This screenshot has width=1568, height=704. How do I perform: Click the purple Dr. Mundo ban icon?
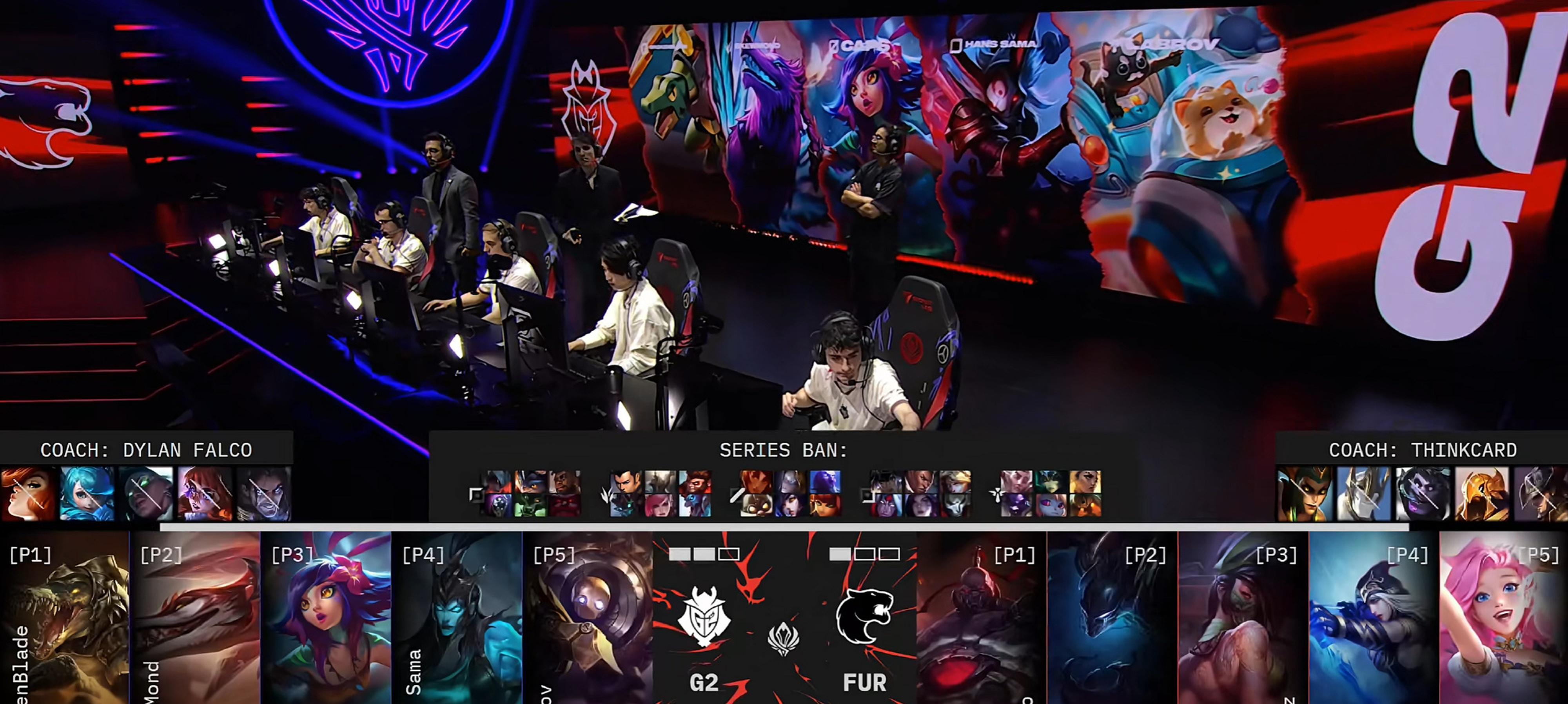1423,494
